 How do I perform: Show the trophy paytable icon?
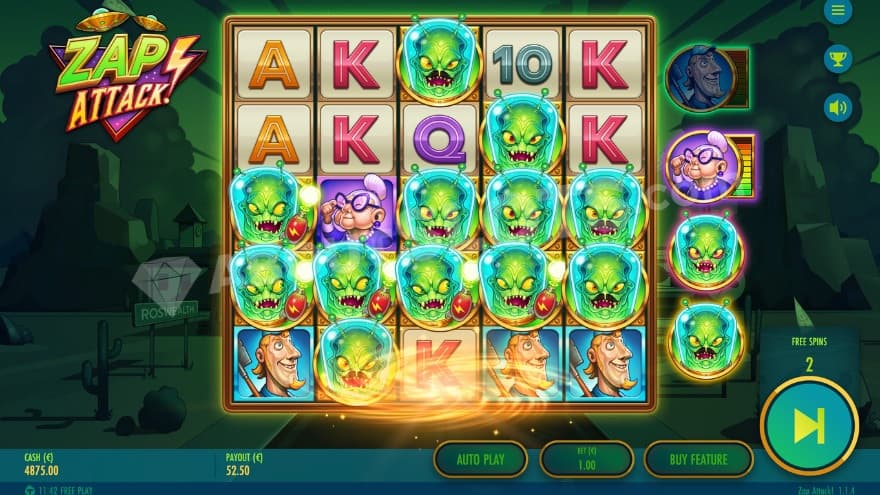(x=837, y=58)
